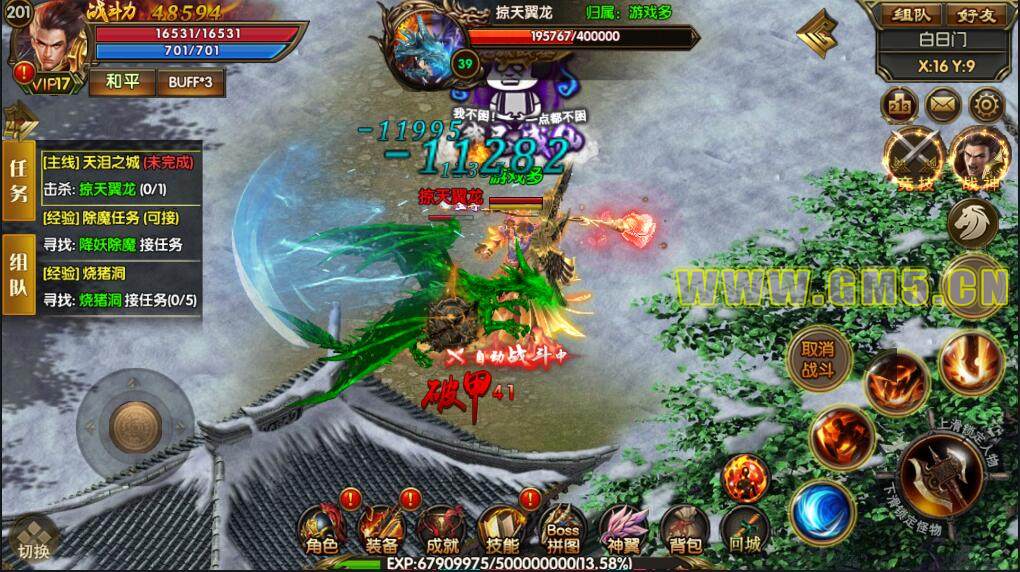Open the gear settings icon

[987, 104]
